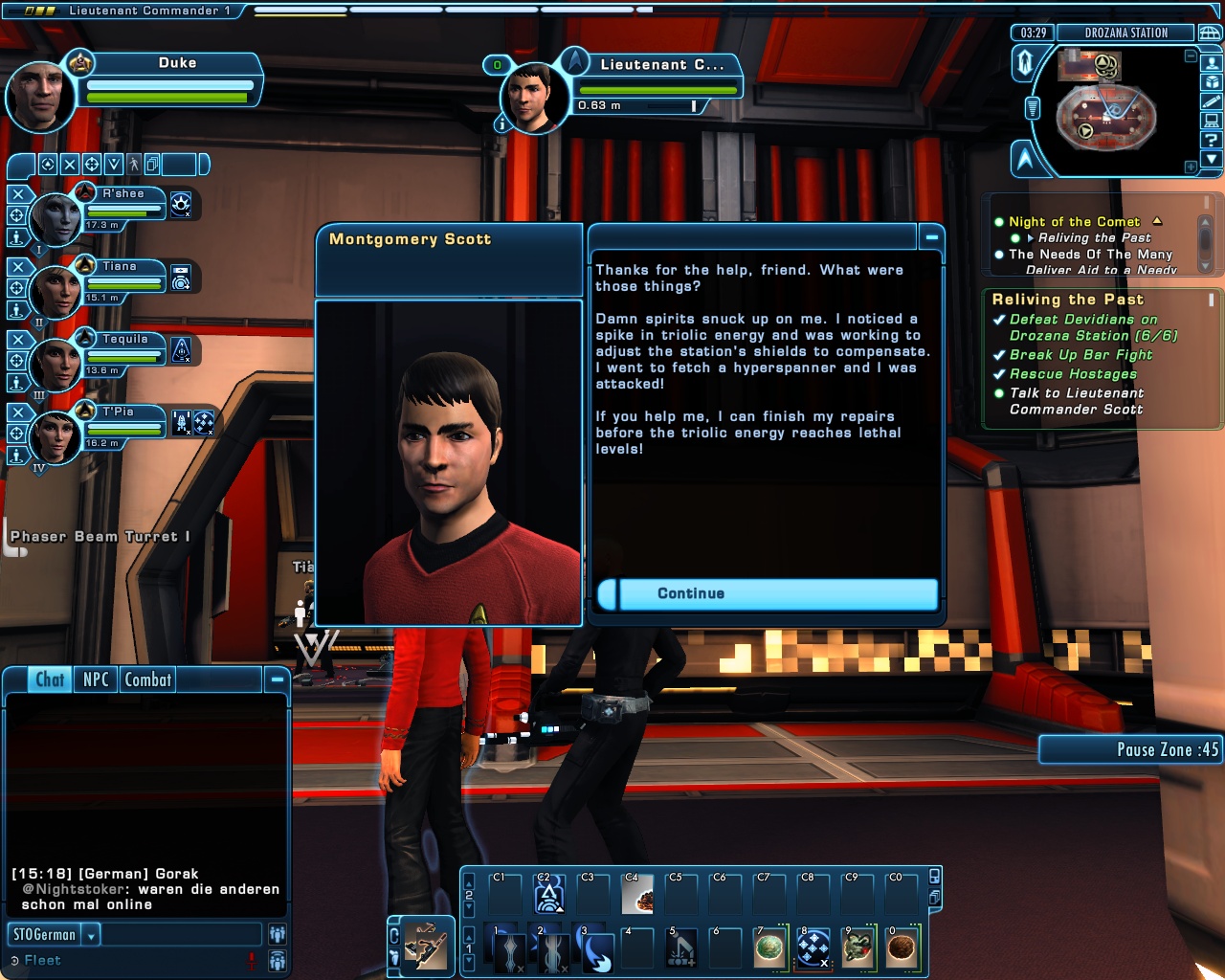Use the consumable in hotbar slot 0
1225x980 pixels.
pos(902,948)
